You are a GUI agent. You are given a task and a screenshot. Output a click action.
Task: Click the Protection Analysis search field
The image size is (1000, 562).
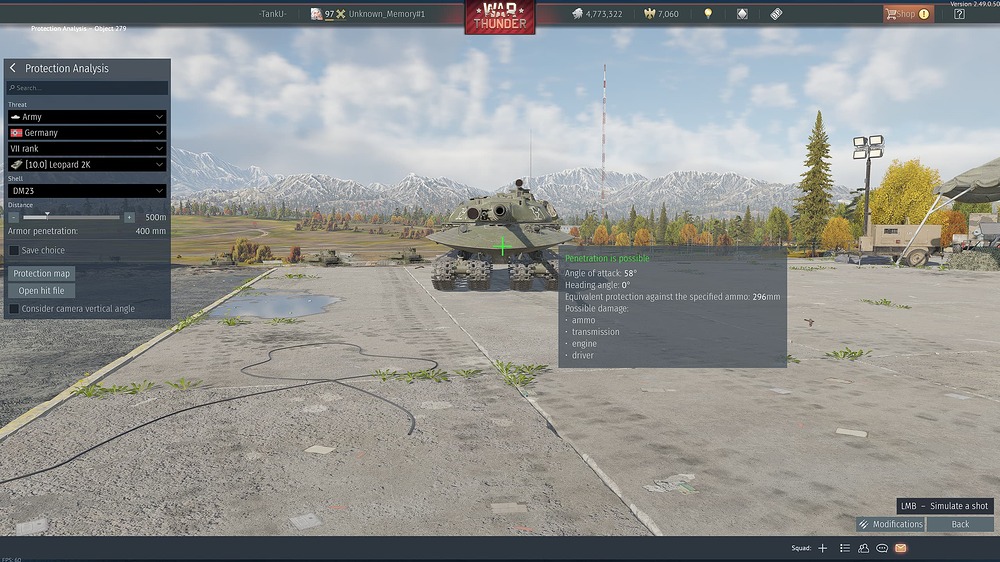coord(87,88)
